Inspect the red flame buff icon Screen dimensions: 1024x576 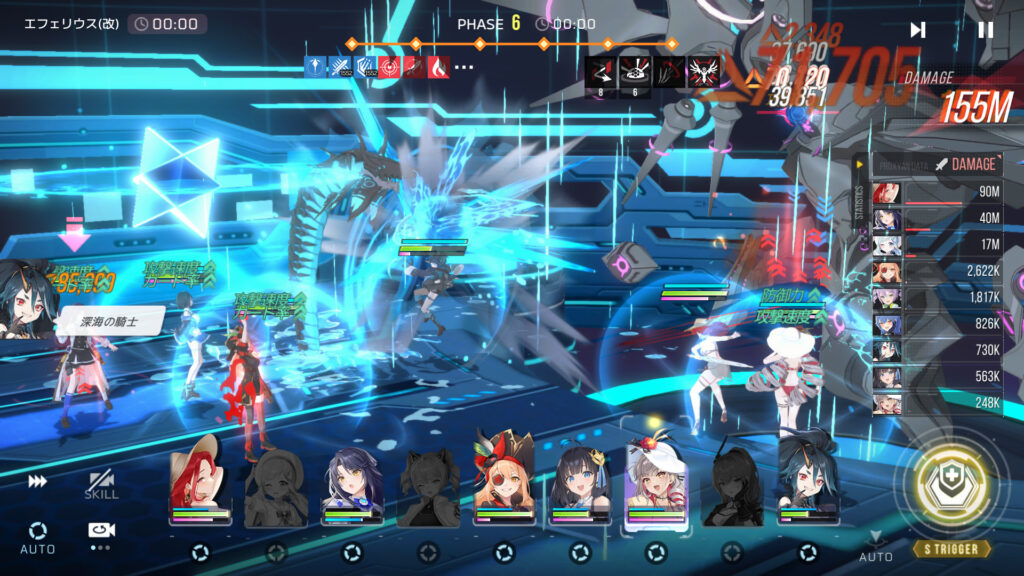pyautogui.click(x=438, y=67)
